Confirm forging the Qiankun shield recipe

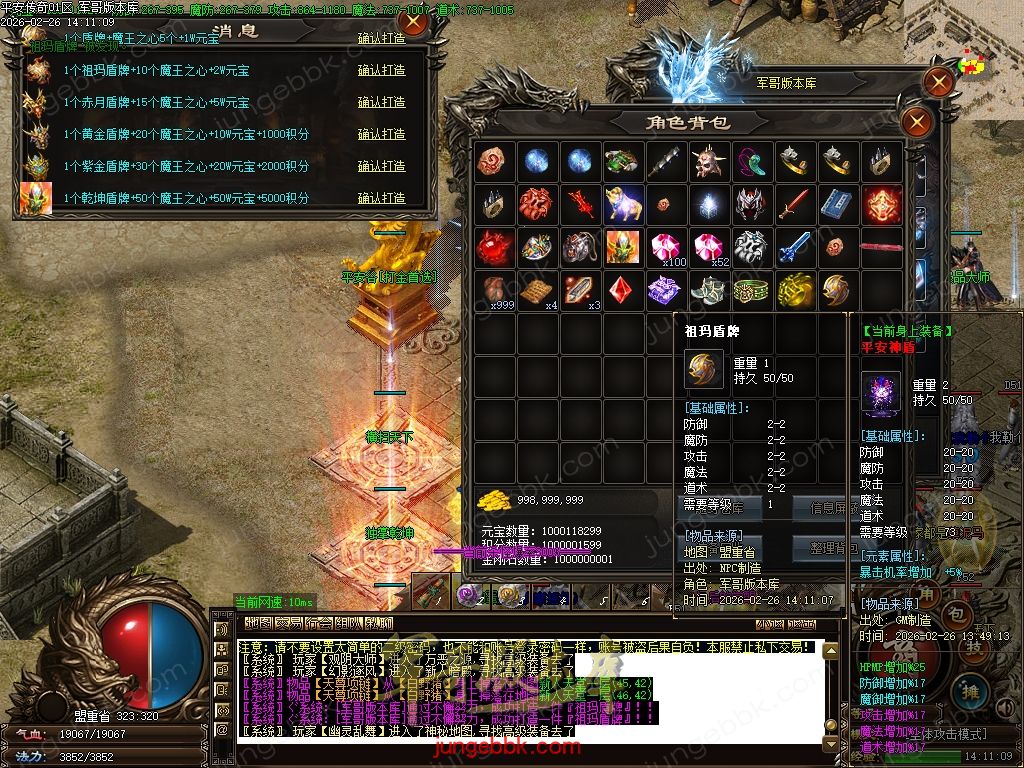381,198
